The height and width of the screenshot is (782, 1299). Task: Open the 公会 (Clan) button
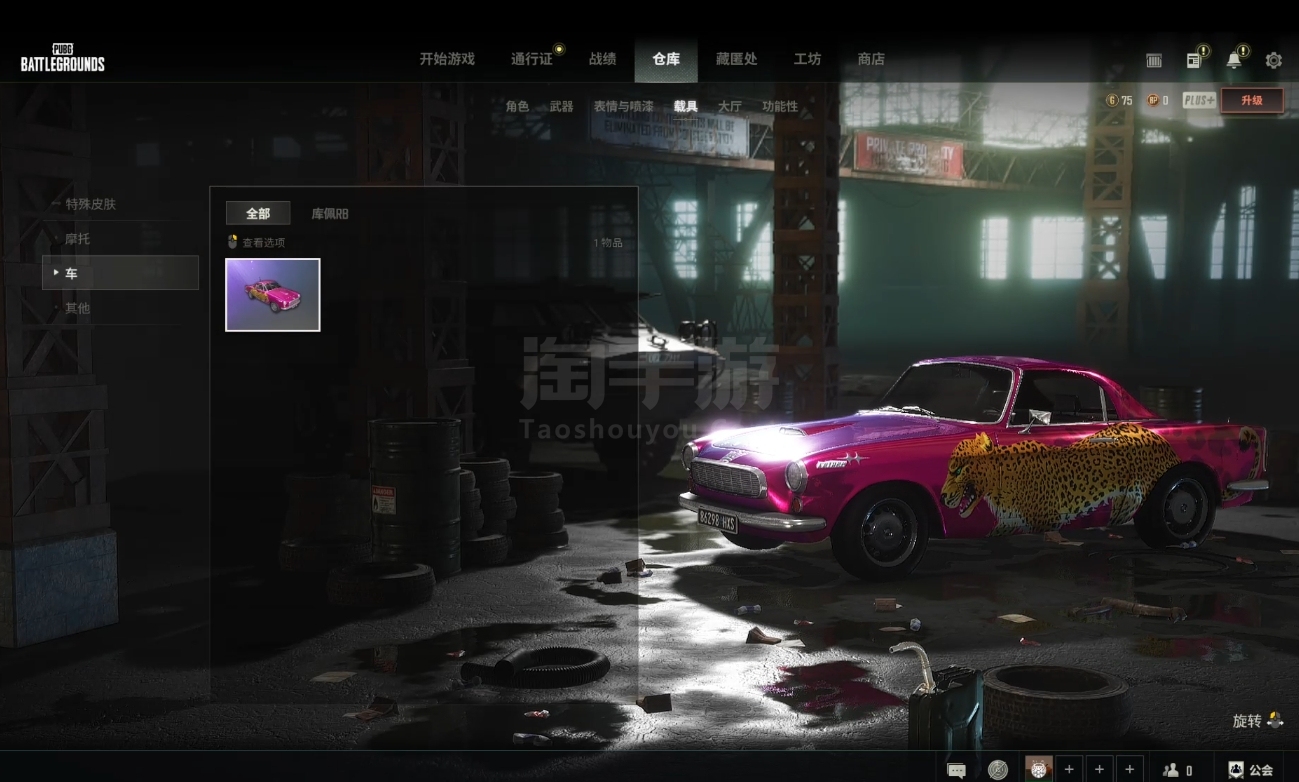(x=1251, y=770)
